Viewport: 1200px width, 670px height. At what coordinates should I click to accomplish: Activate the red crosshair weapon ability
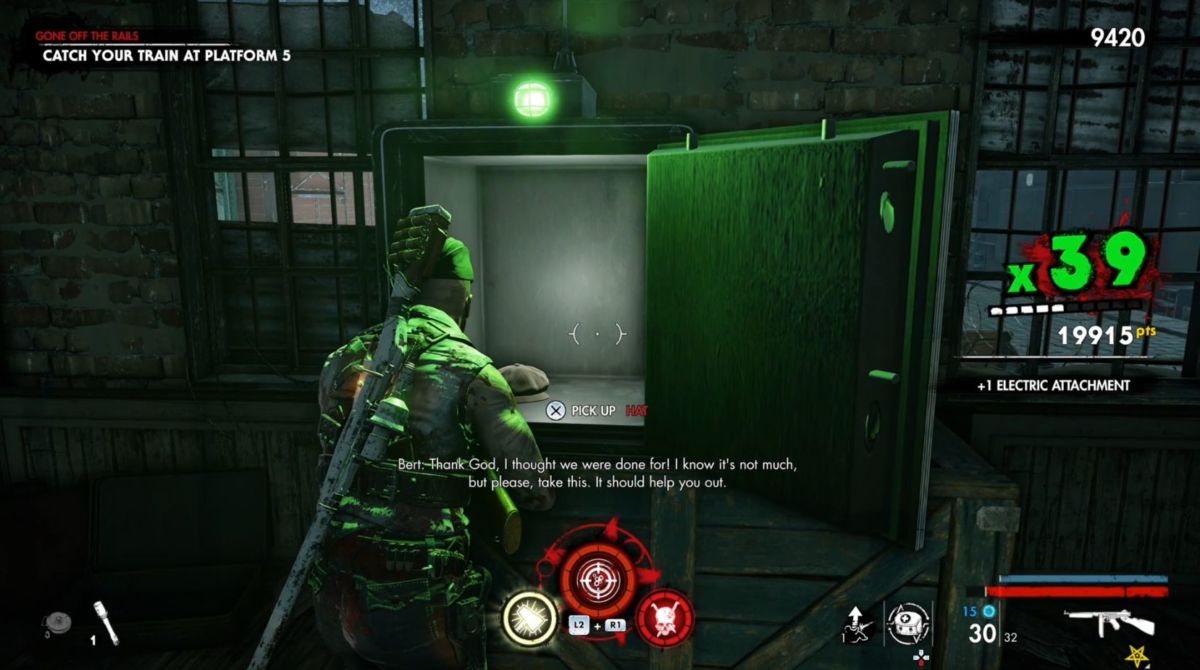599,578
